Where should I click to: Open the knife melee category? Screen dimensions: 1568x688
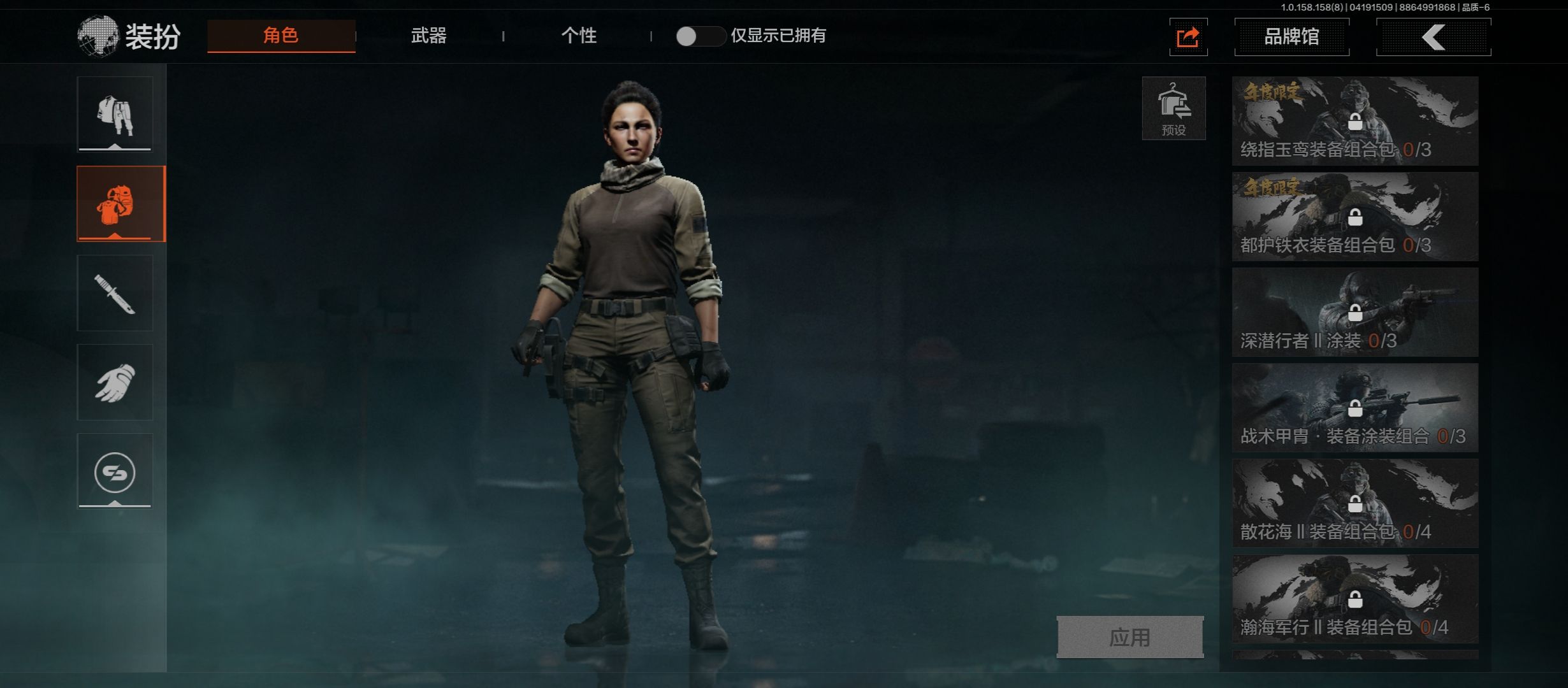115,293
